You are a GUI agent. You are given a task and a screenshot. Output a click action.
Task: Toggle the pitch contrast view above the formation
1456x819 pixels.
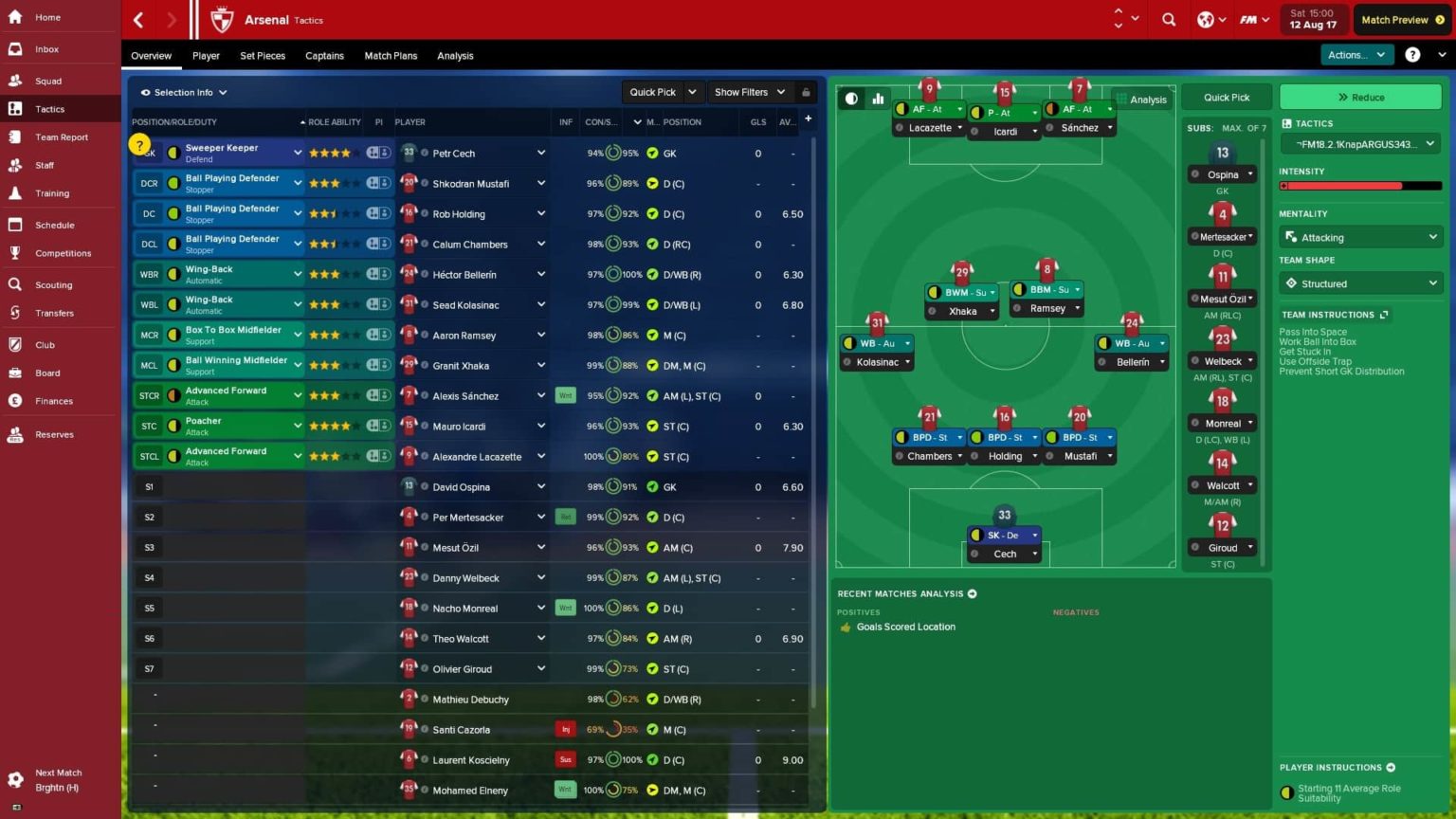(x=850, y=99)
